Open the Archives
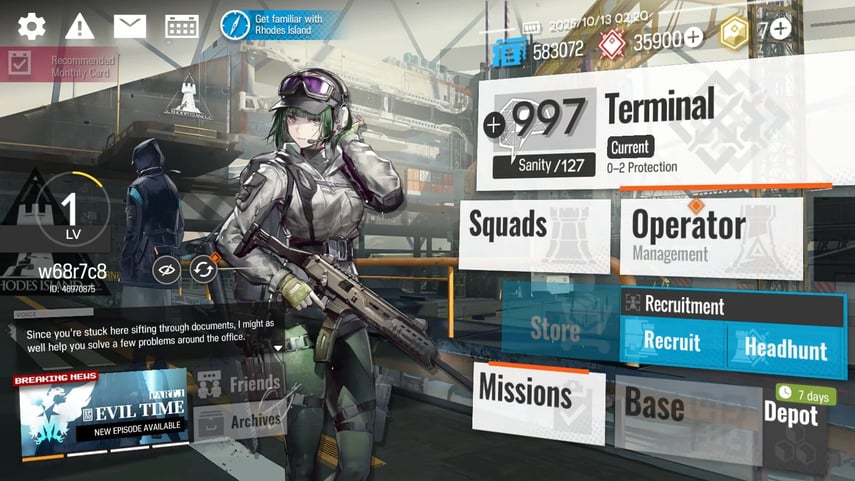This screenshot has height=481, width=855. tap(240, 421)
